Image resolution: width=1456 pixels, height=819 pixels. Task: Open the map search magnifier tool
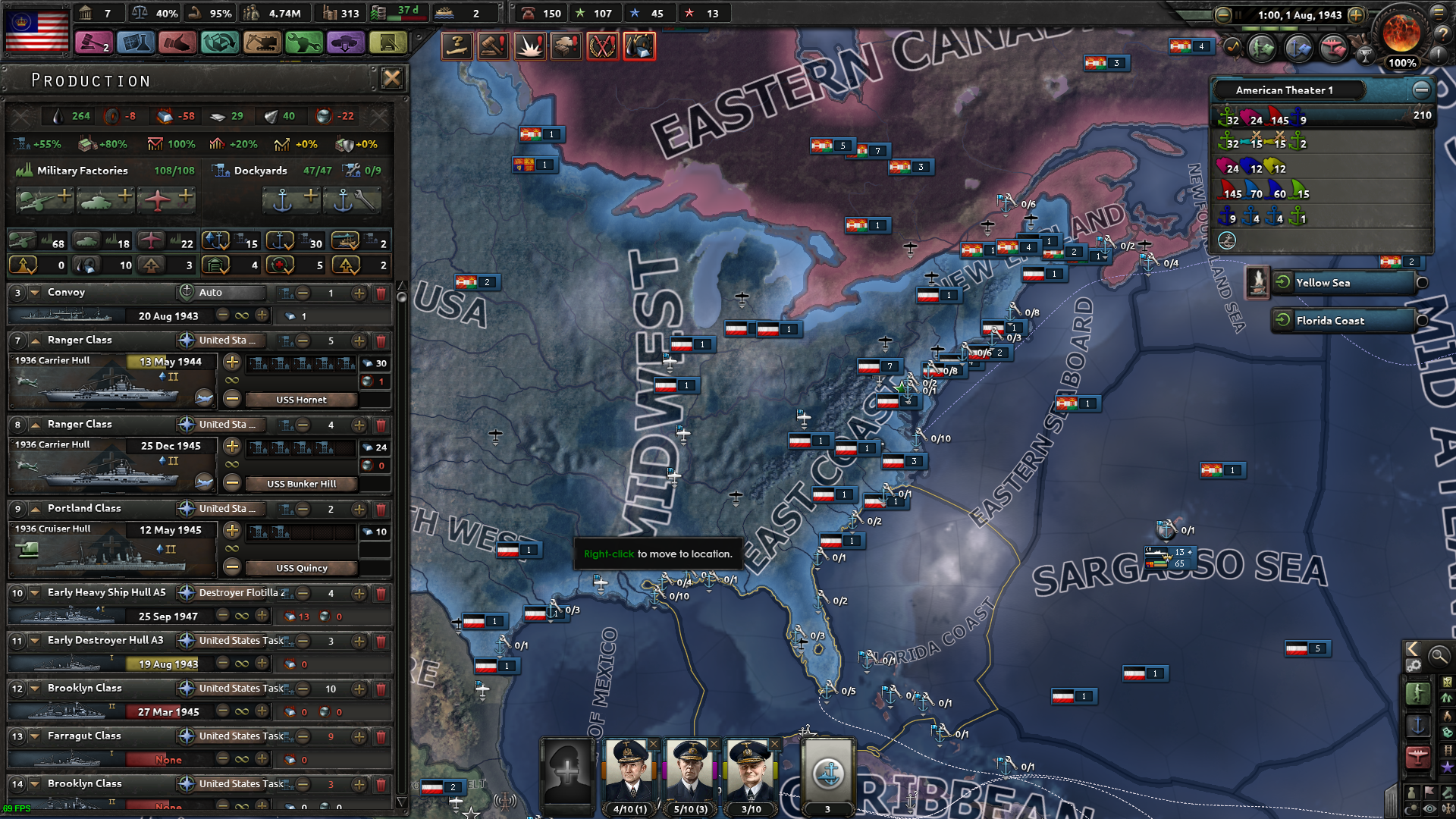click(1439, 655)
